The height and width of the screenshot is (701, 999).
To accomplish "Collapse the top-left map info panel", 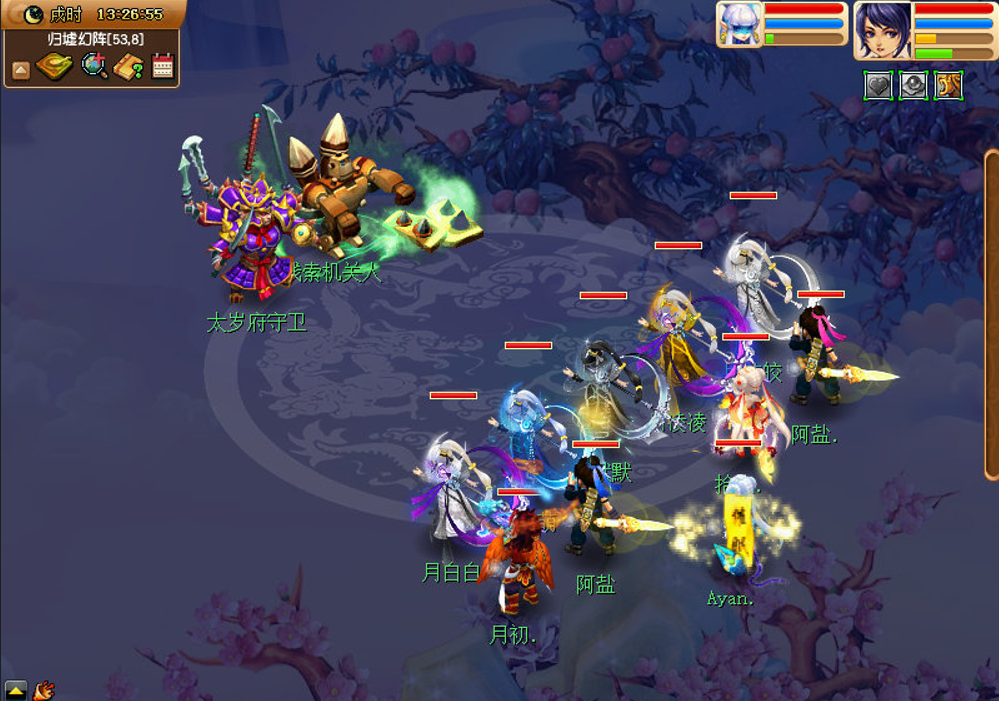I will pos(21,69).
